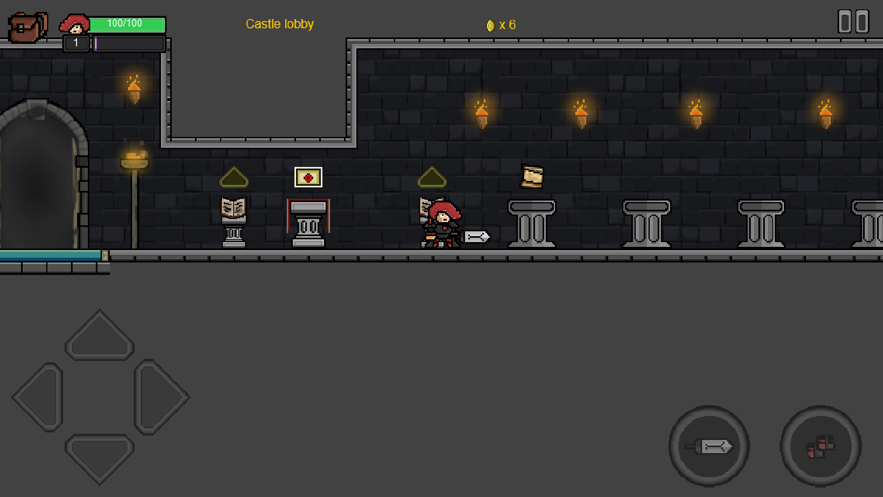
Task: Activate the round secondary action button
Action: [x=820, y=446]
